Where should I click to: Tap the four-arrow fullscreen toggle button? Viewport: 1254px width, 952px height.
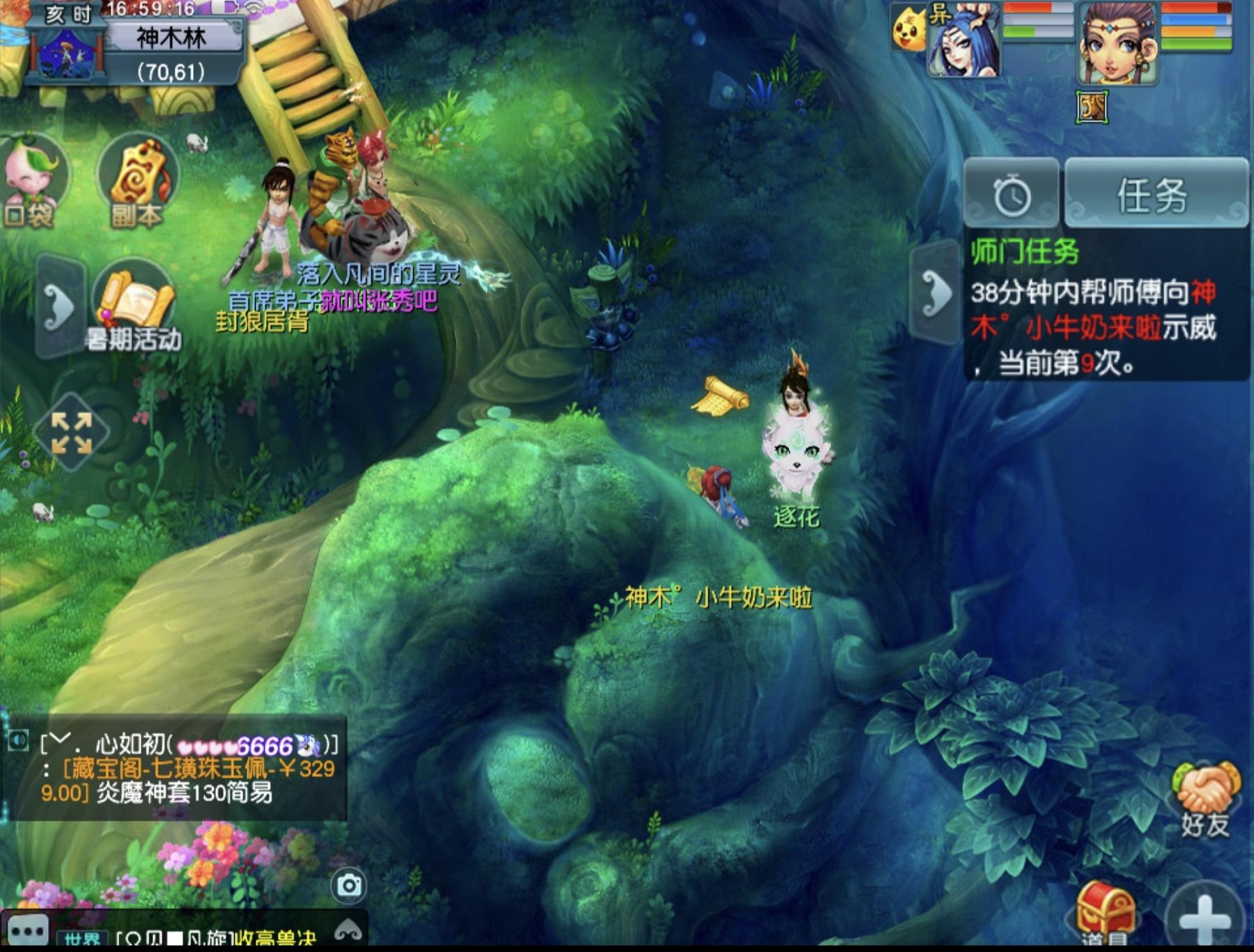pyautogui.click(x=72, y=432)
